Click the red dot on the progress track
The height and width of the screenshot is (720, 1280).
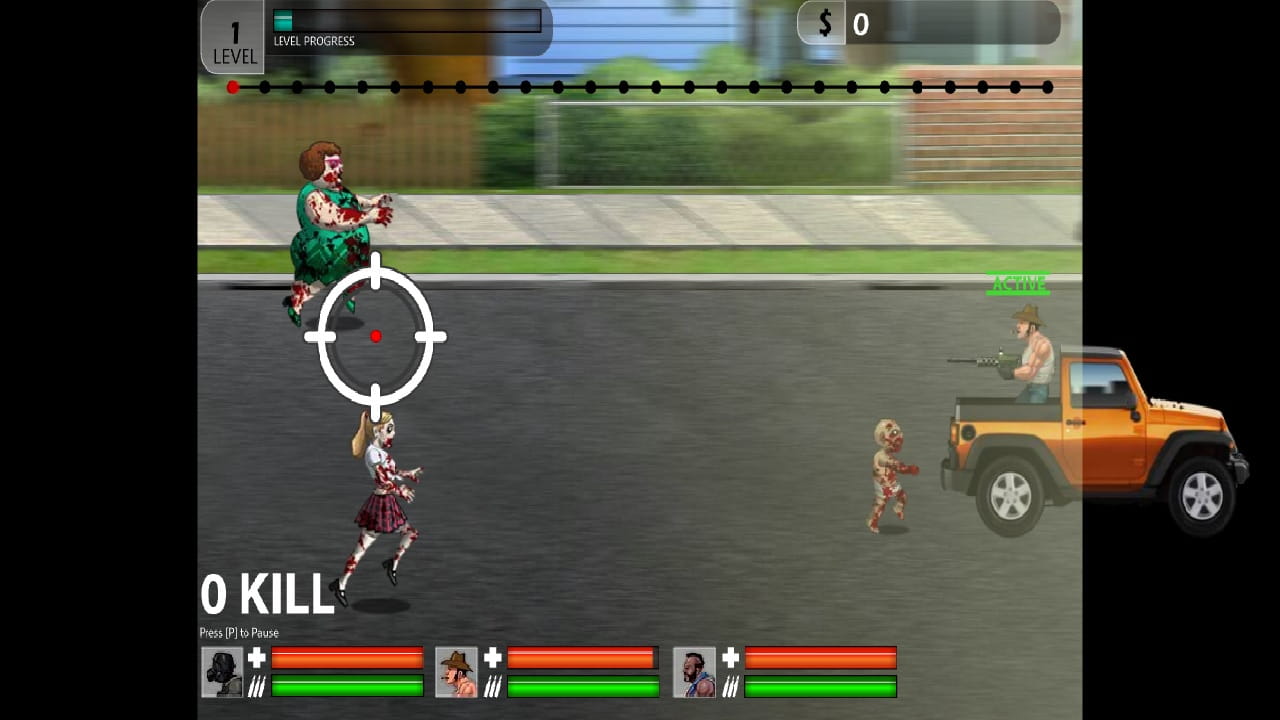pos(233,87)
